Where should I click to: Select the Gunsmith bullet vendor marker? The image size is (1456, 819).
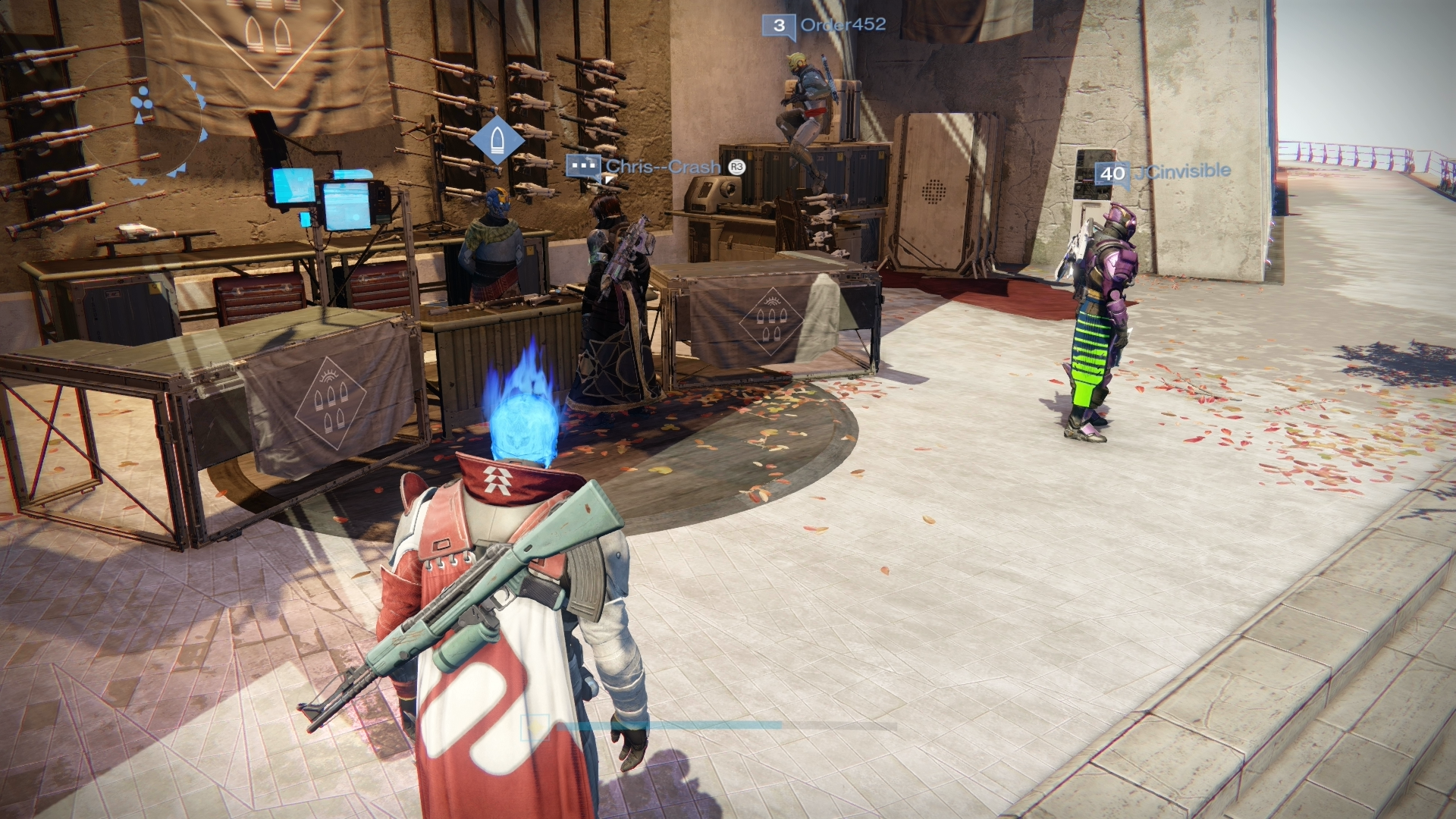click(497, 140)
